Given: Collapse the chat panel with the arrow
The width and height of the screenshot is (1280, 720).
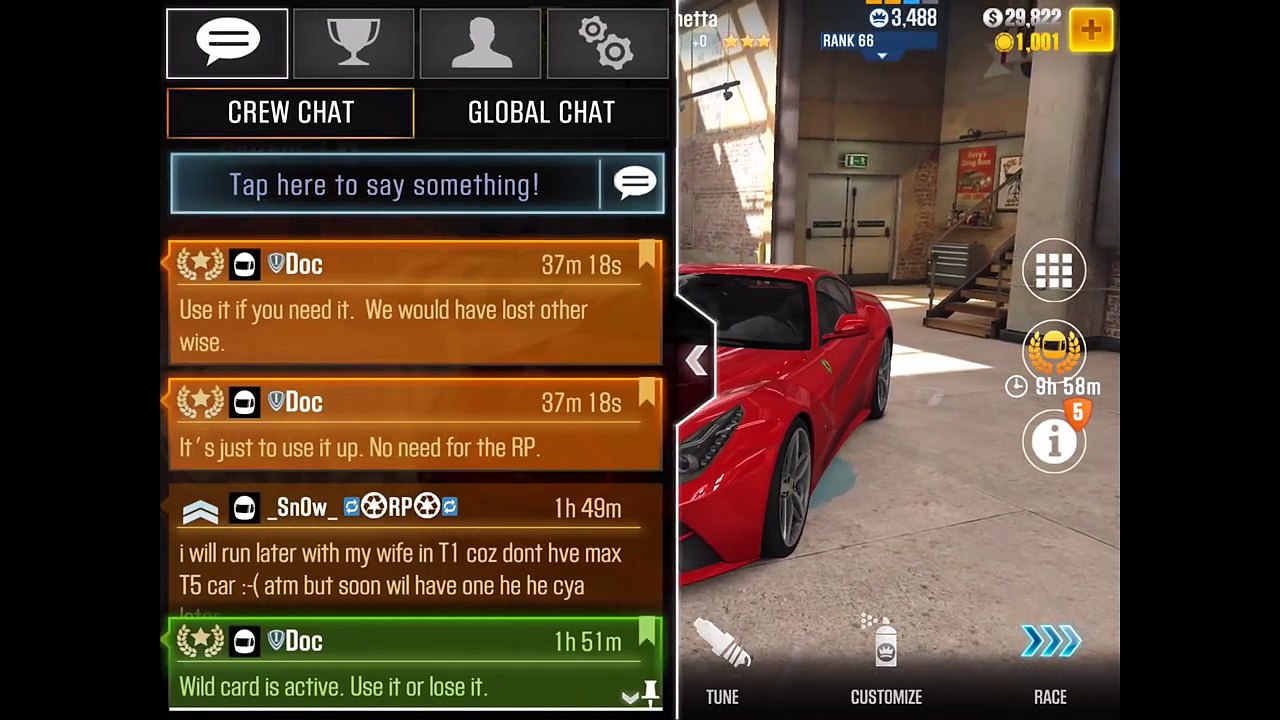Looking at the screenshot, I should 696,361.
